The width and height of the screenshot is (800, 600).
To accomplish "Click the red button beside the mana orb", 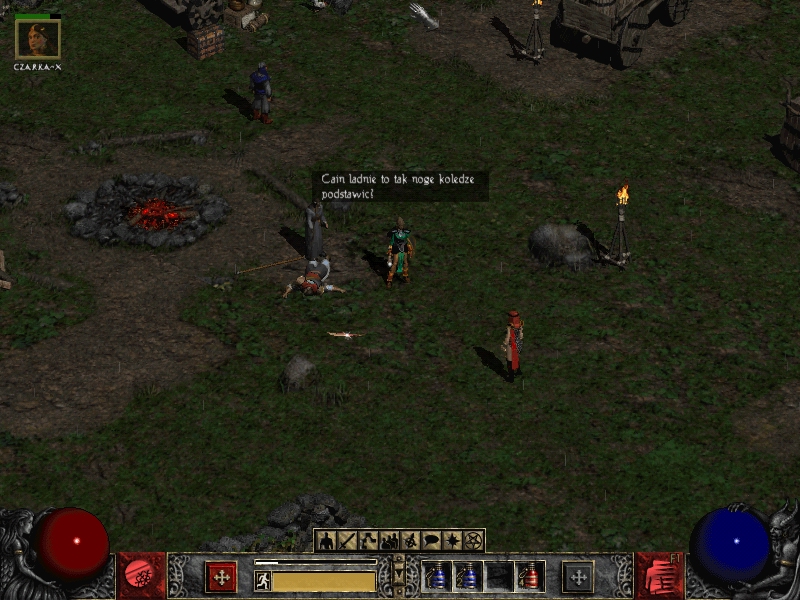I will (x=659, y=577).
